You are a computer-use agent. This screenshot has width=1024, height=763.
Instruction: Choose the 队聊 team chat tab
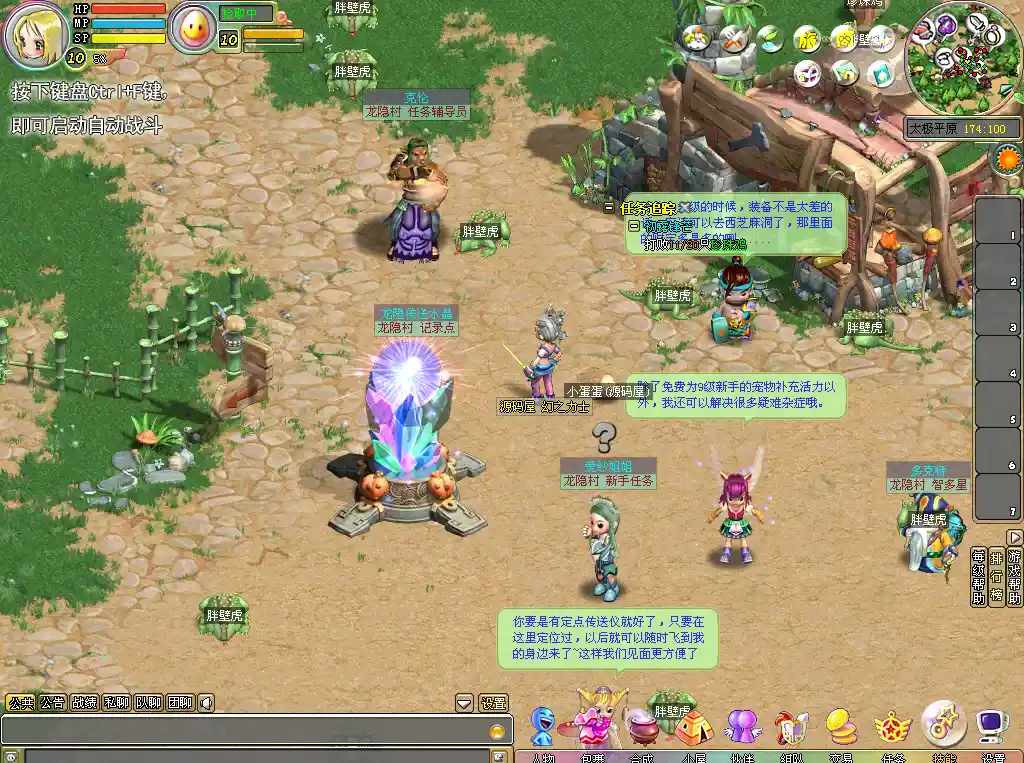(x=148, y=702)
